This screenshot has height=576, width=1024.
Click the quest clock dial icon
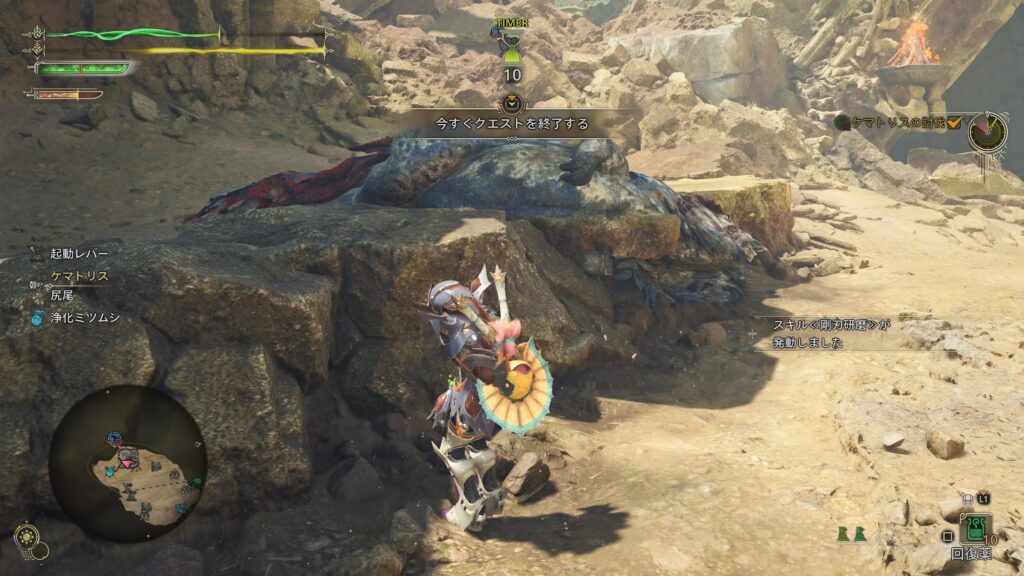[987, 132]
